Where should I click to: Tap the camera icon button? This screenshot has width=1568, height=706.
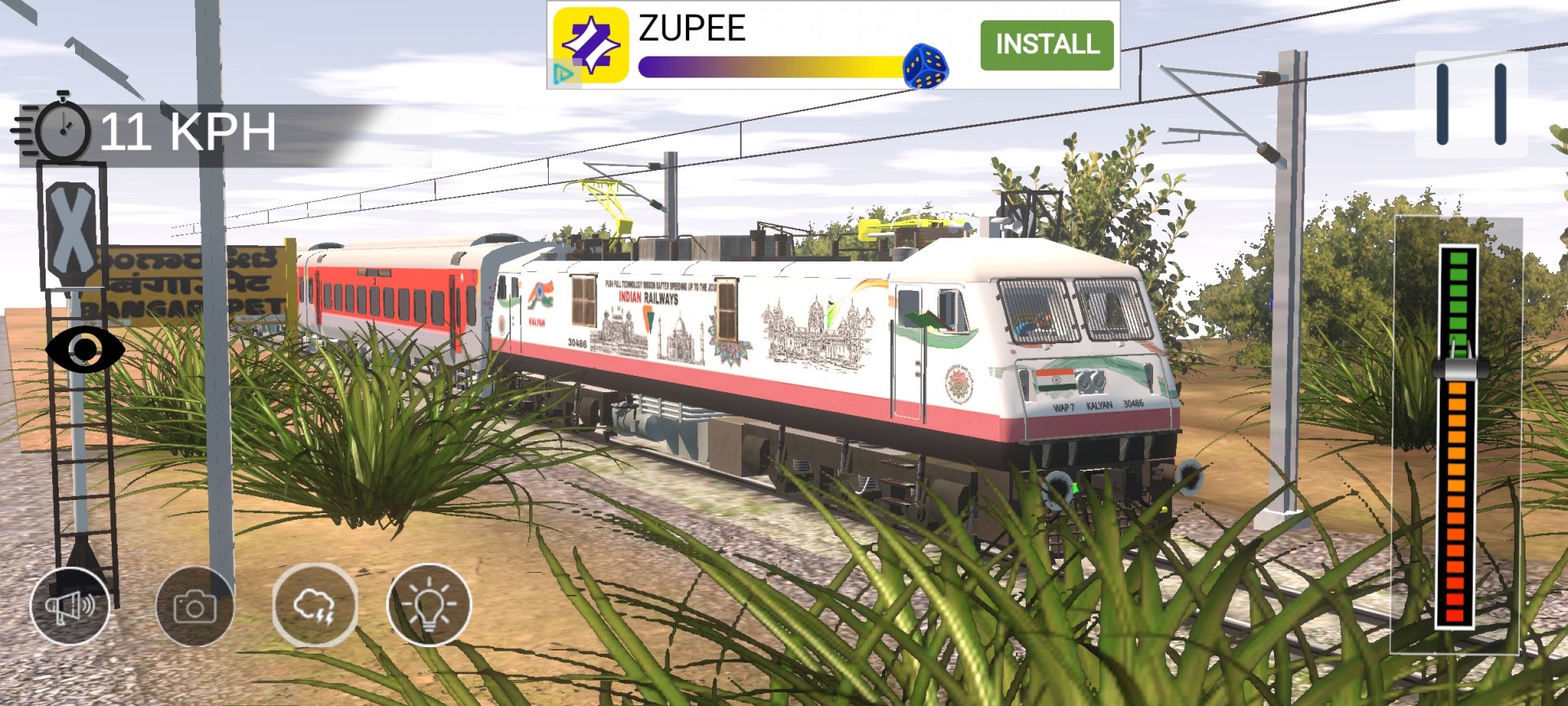[194, 606]
